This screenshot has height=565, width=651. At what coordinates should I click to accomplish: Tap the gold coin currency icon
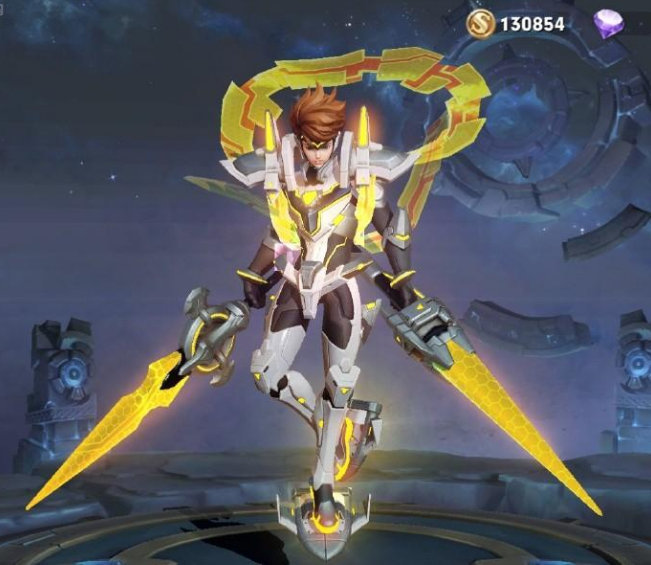pos(480,22)
